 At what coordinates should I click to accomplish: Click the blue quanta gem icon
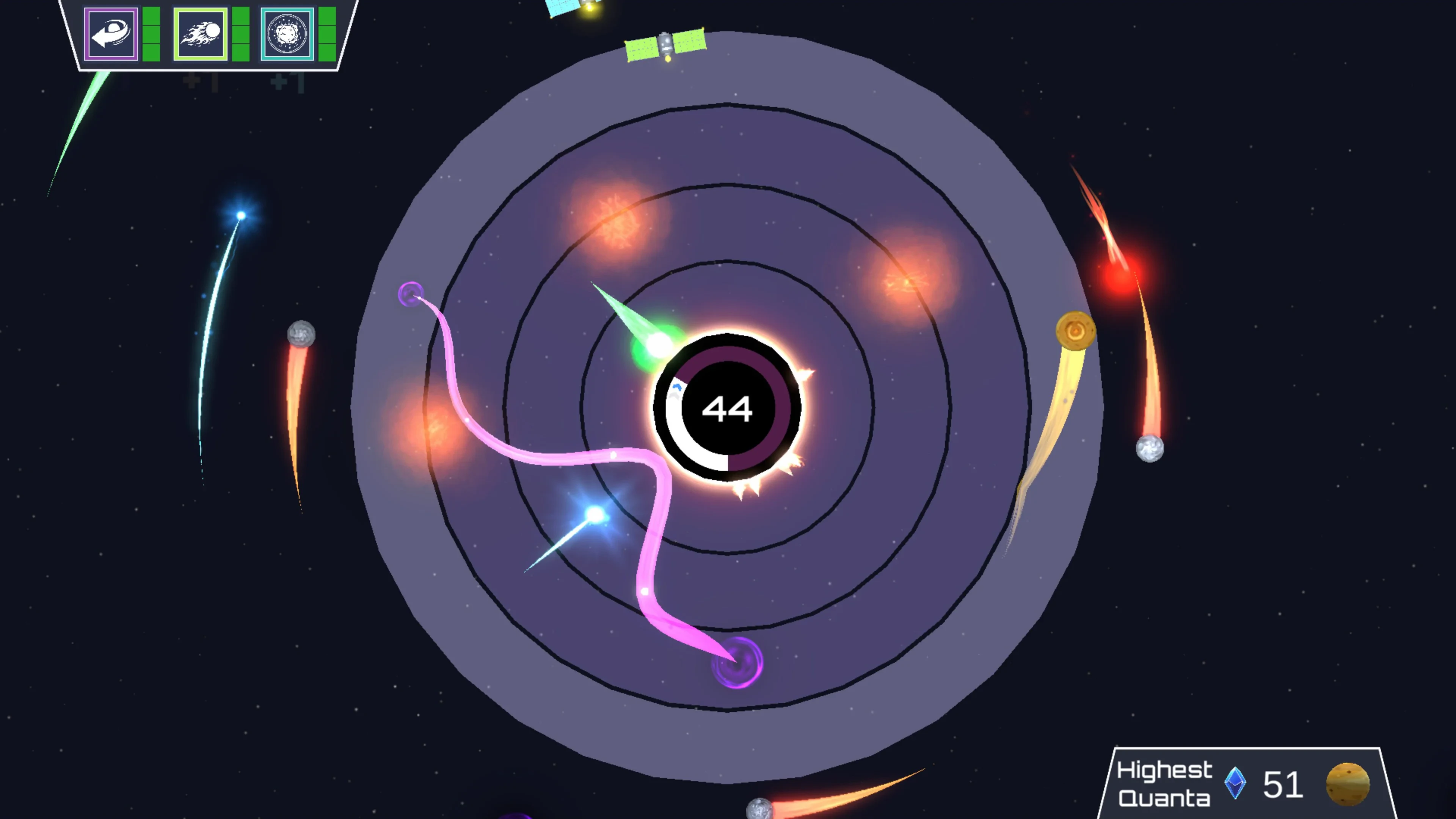1235,783
